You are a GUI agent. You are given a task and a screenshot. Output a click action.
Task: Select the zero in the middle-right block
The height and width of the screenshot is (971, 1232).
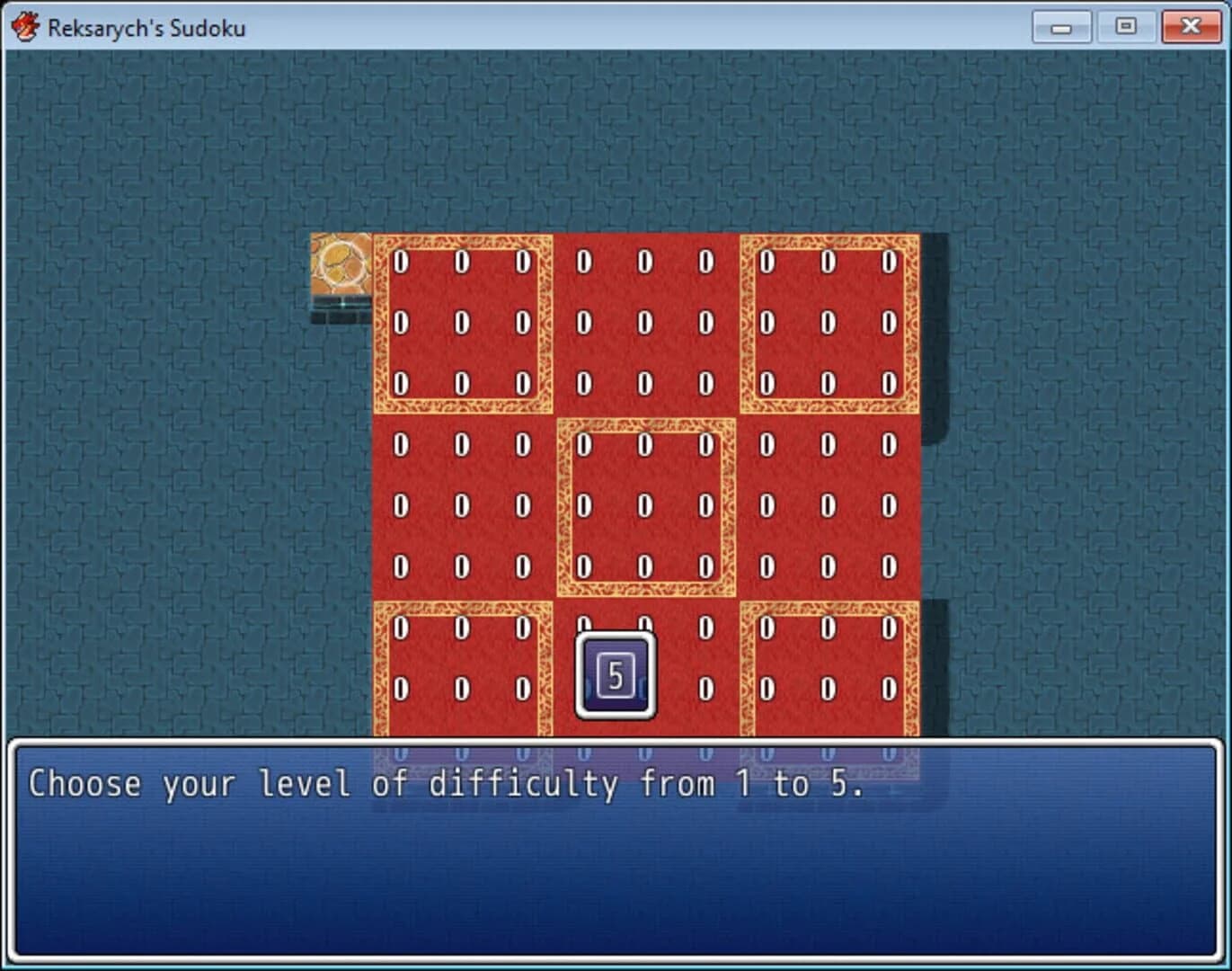[826, 505]
